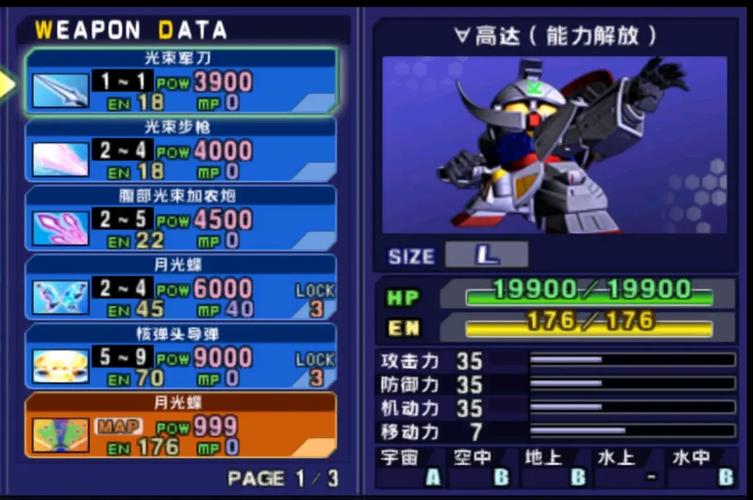Pick the blue 月光蝶 weapon with POW 6000
Screen dimensions: 753x500
pyautogui.click(x=181, y=288)
